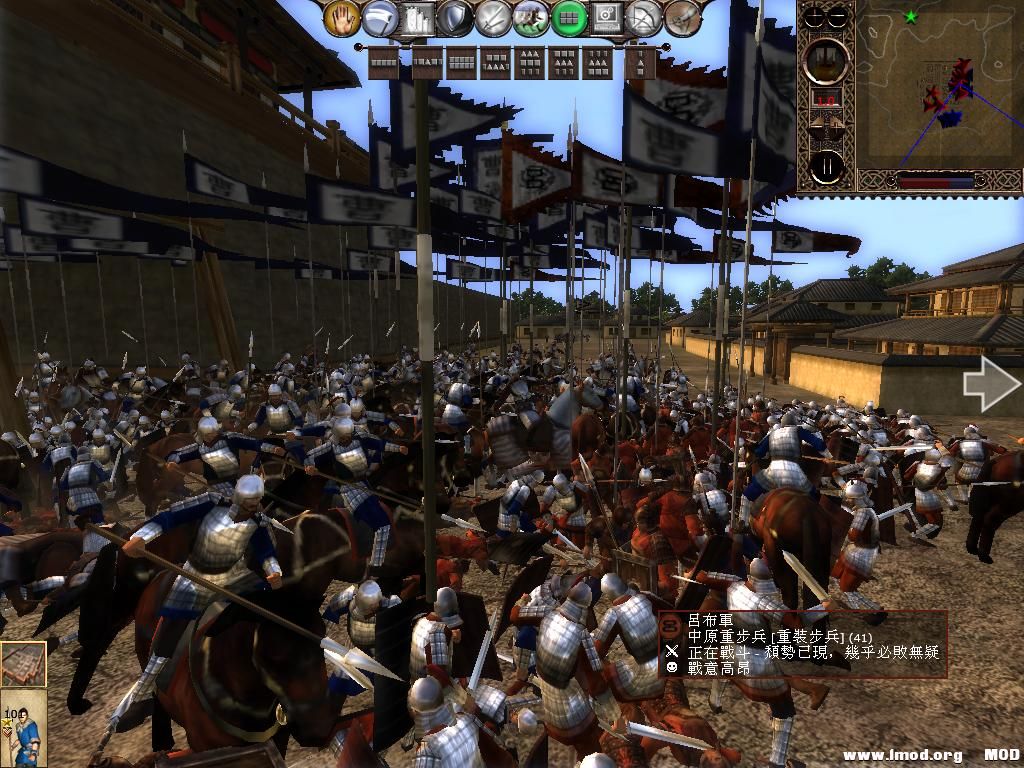Zoom out the minimap with minus button
This screenshot has height=768, width=1024.
(838, 16)
